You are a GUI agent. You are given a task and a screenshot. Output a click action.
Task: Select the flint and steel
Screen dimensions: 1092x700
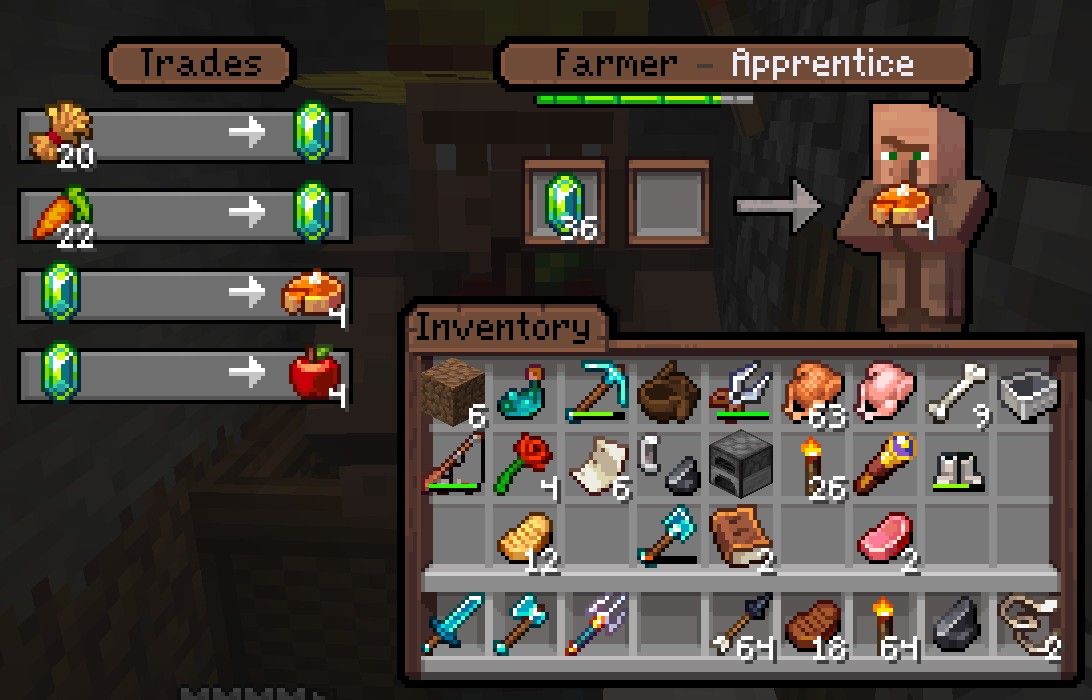[668, 465]
